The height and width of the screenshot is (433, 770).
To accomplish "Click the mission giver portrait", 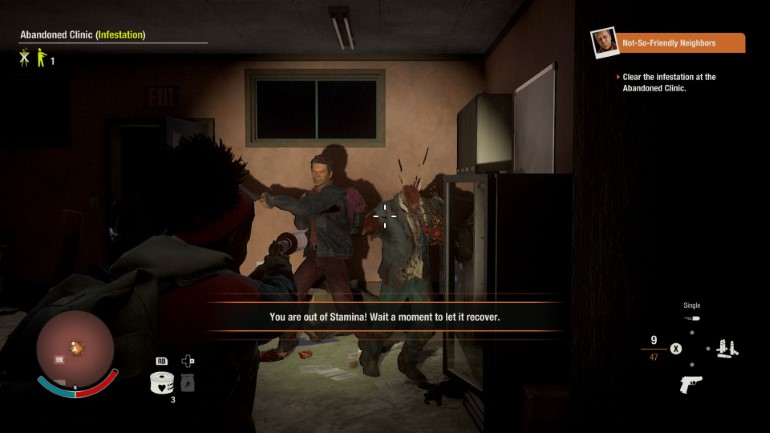I will pyautogui.click(x=603, y=42).
